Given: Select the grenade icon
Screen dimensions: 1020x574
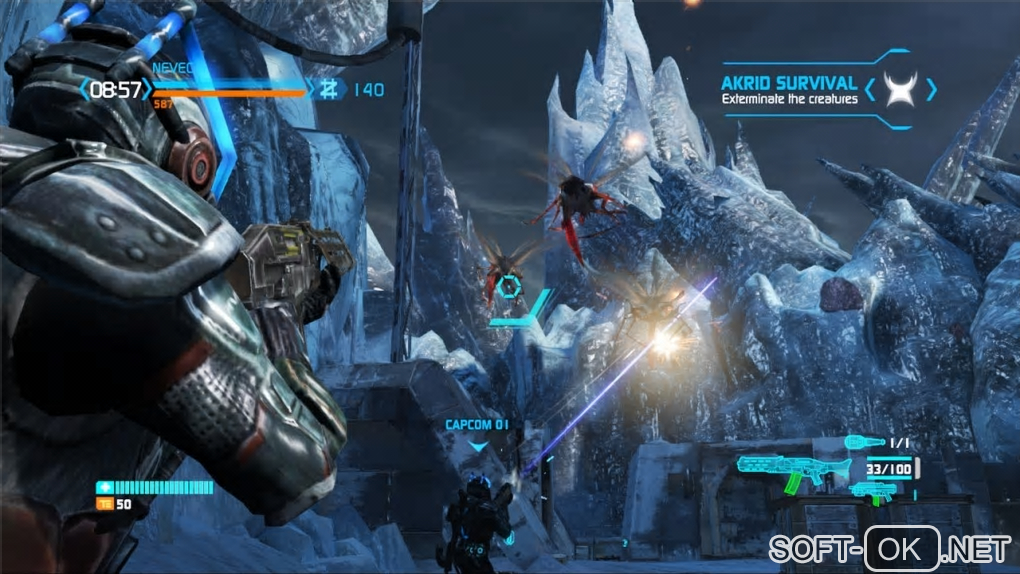Looking at the screenshot, I should click(x=863, y=442).
